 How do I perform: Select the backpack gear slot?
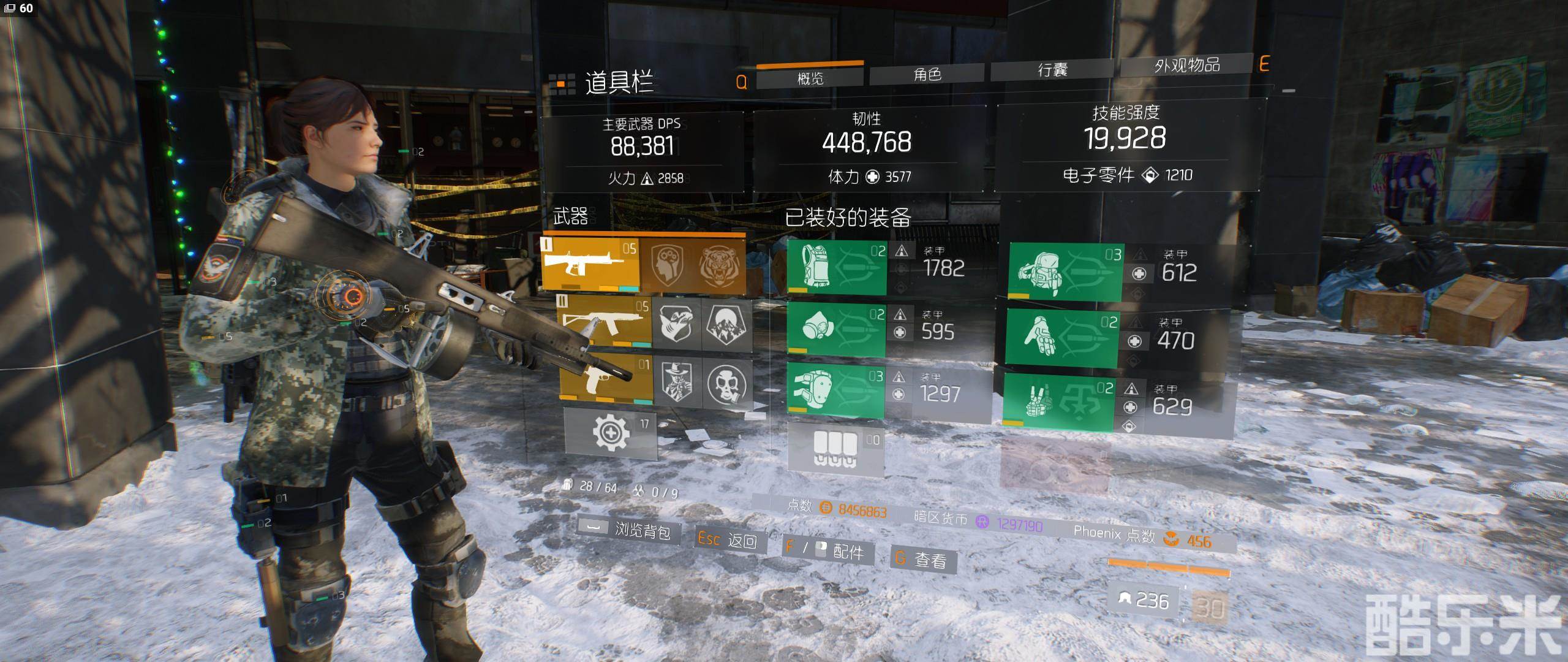1065,272
